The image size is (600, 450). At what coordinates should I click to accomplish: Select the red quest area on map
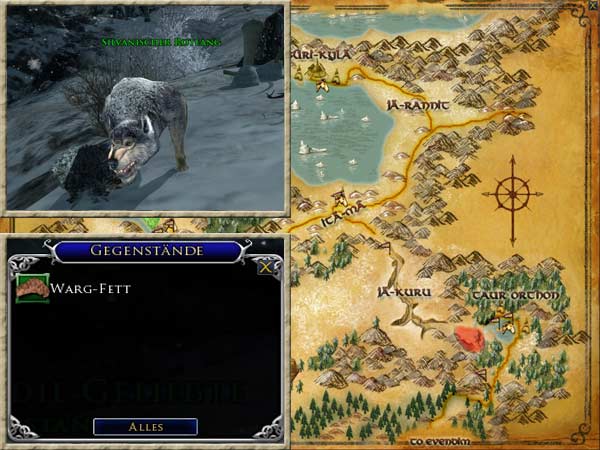pos(470,339)
